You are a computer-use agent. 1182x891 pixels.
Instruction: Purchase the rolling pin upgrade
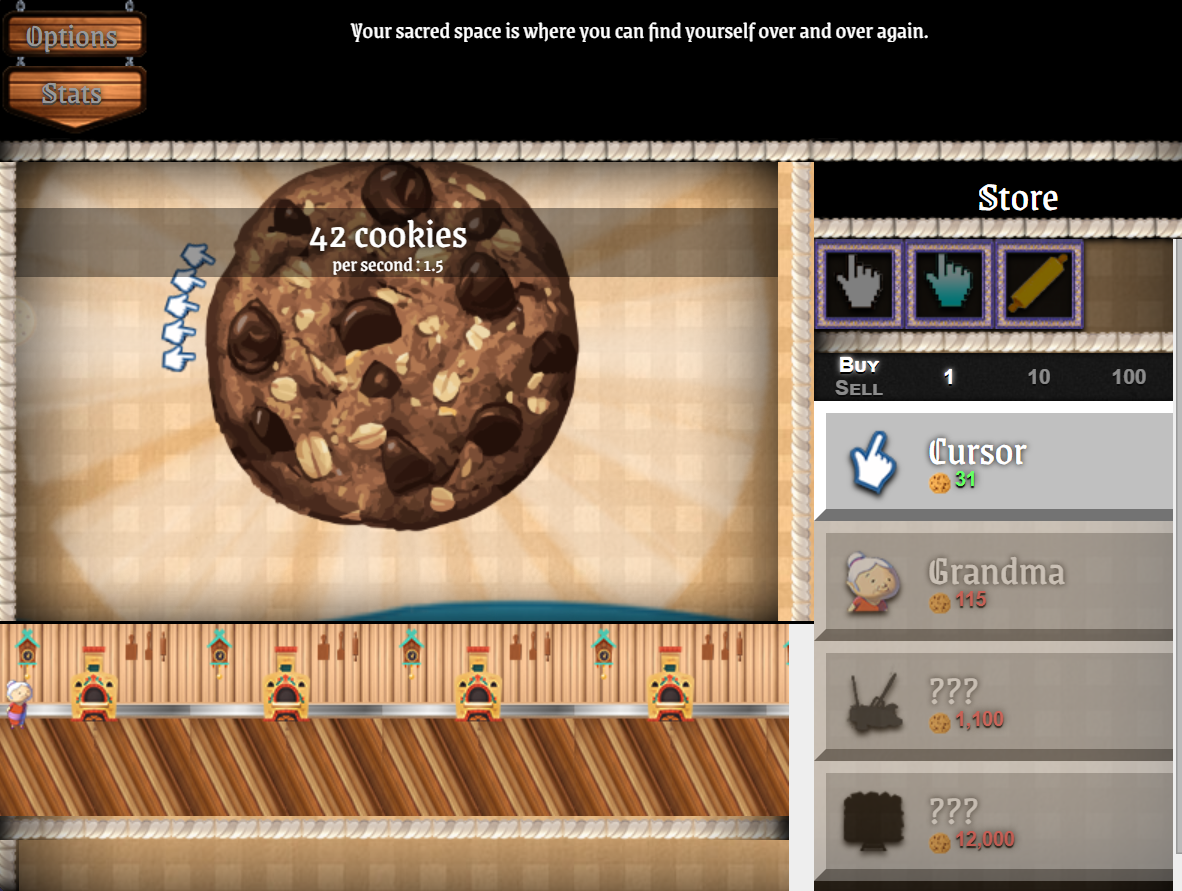[x=1037, y=284]
